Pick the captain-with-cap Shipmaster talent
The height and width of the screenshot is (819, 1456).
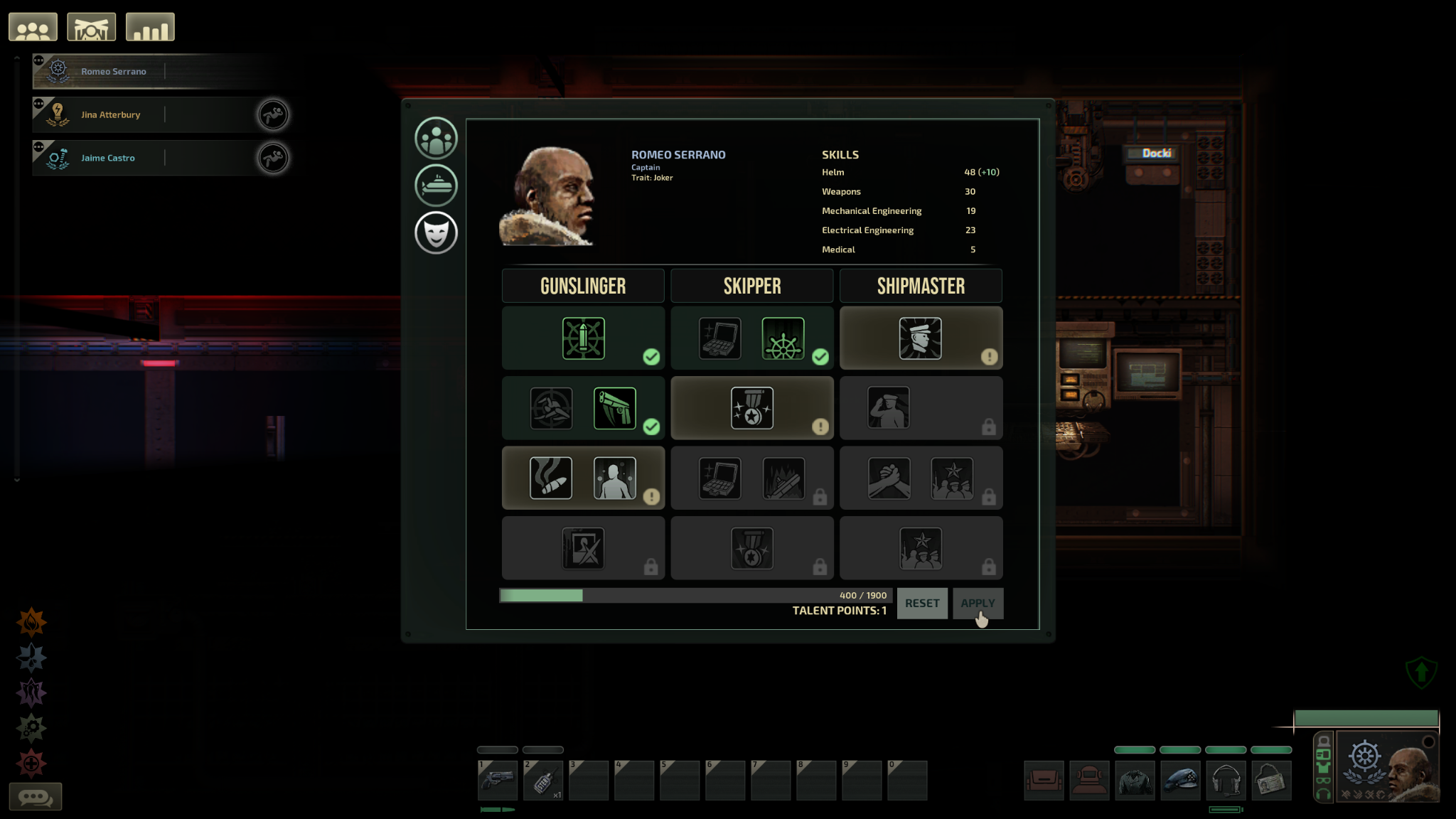coord(920,338)
